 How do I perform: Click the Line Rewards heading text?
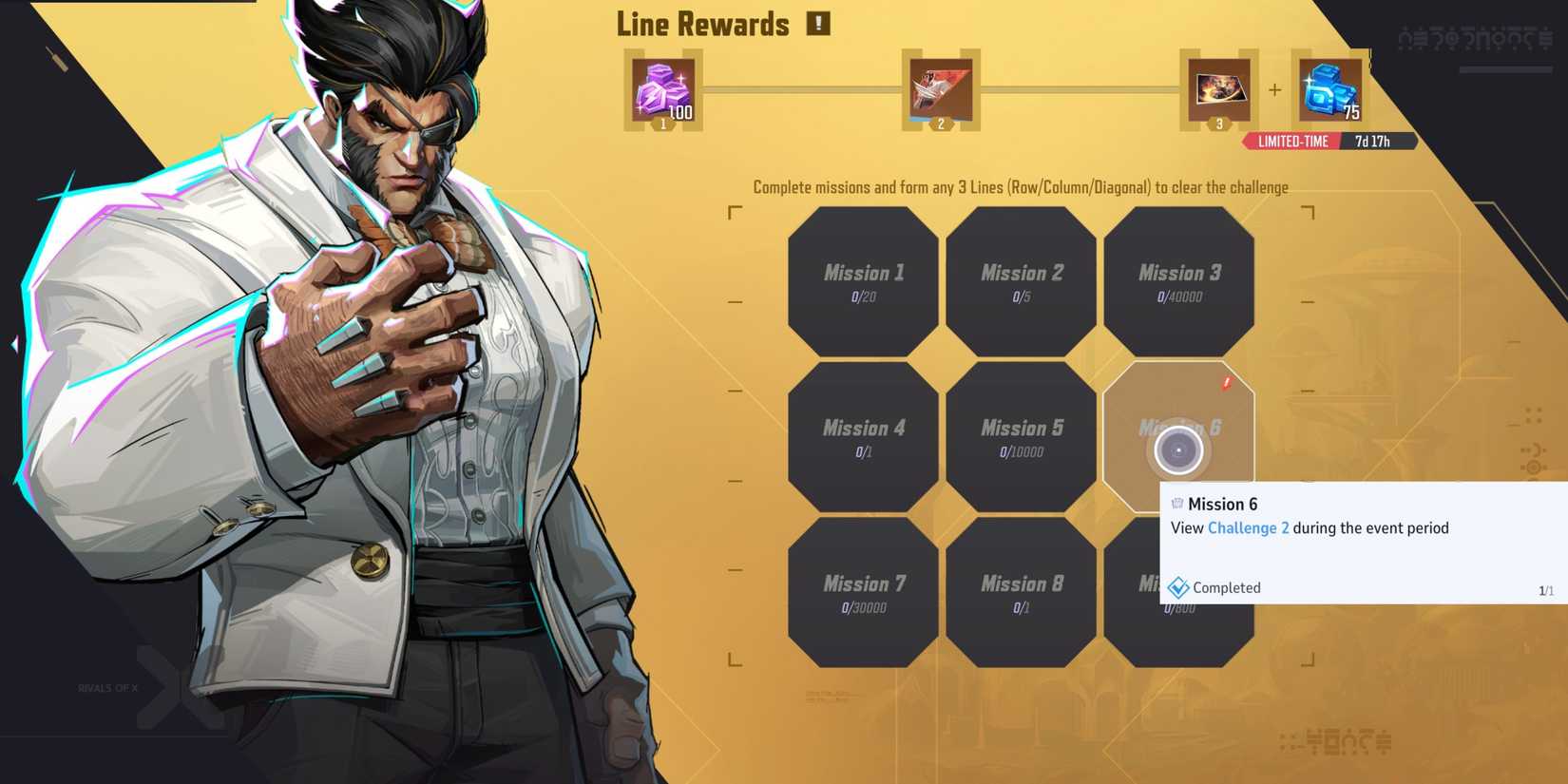[701, 22]
